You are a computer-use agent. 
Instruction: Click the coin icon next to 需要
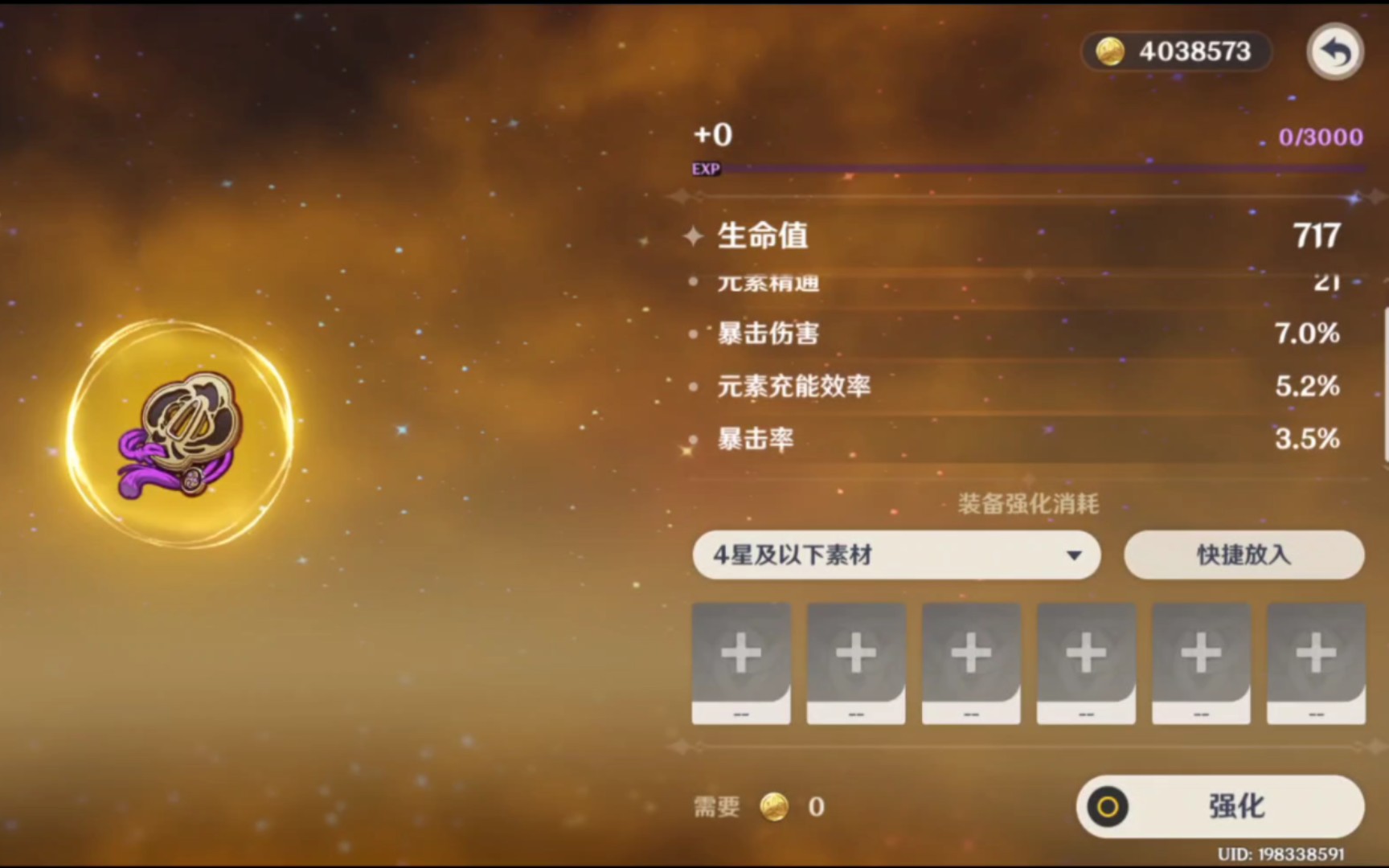coord(776,807)
